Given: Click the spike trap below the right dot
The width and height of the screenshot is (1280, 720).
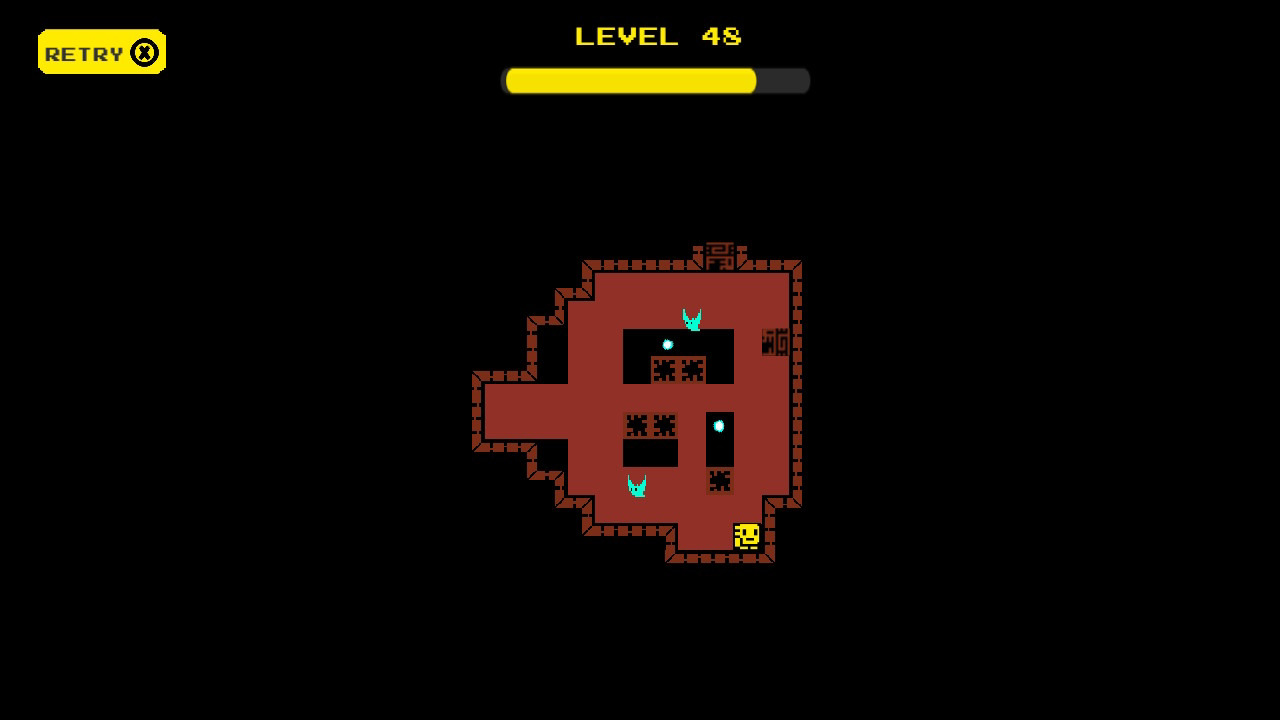Looking at the screenshot, I should [720, 482].
